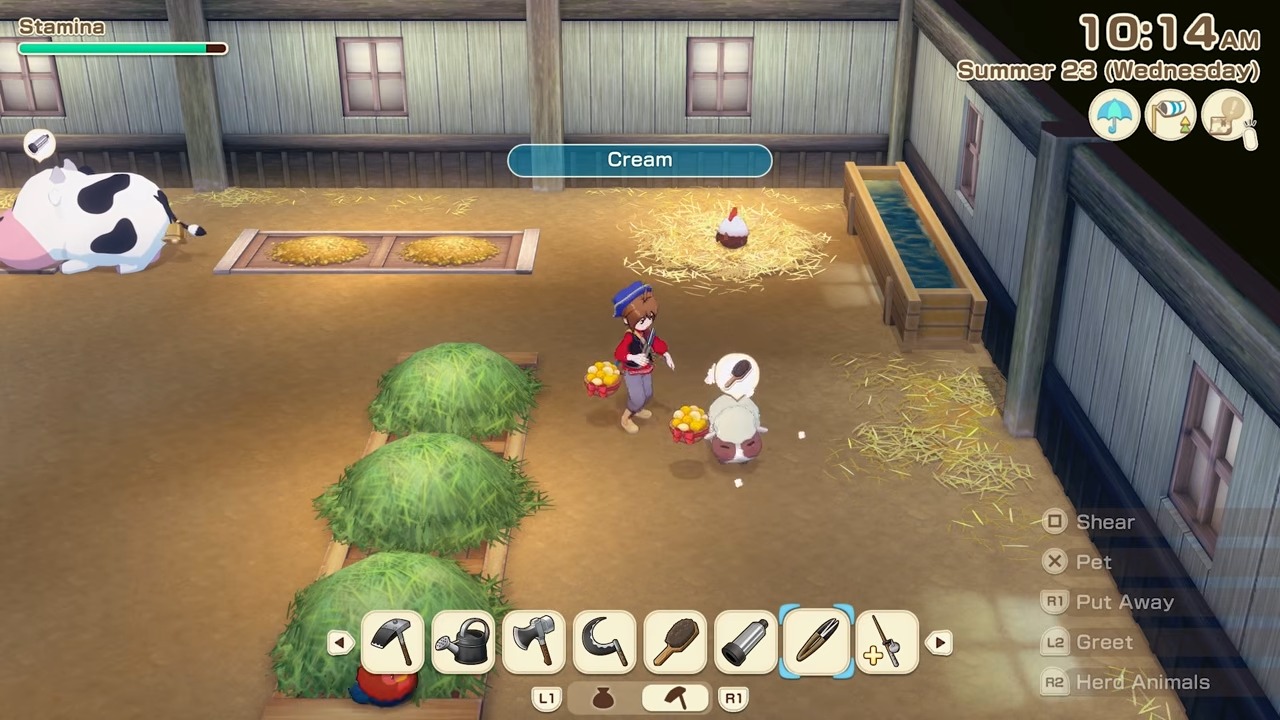Viewport: 1280px width, 720px height.
Task: Click the Stamina bar
Action: (120, 48)
